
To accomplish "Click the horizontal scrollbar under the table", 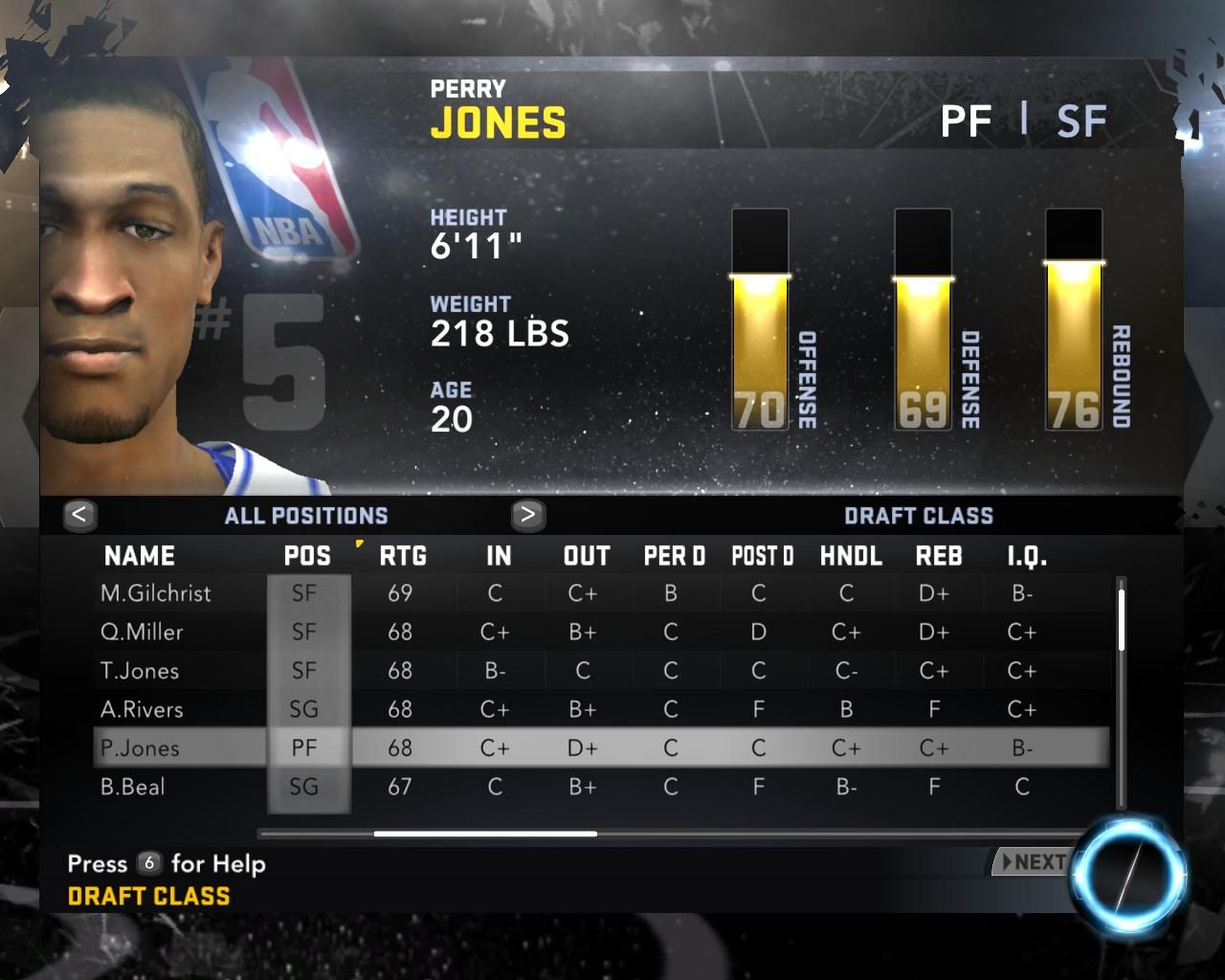I will click(x=485, y=834).
